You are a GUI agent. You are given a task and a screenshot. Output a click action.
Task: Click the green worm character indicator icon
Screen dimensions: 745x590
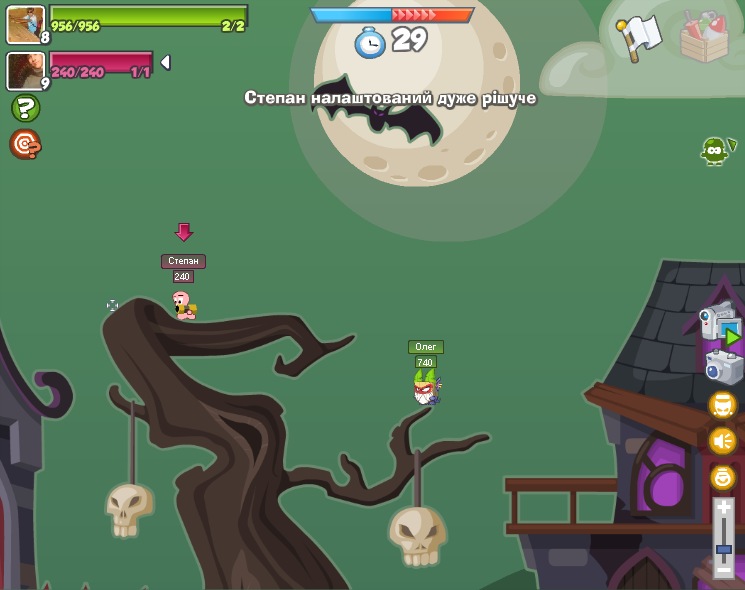point(715,150)
